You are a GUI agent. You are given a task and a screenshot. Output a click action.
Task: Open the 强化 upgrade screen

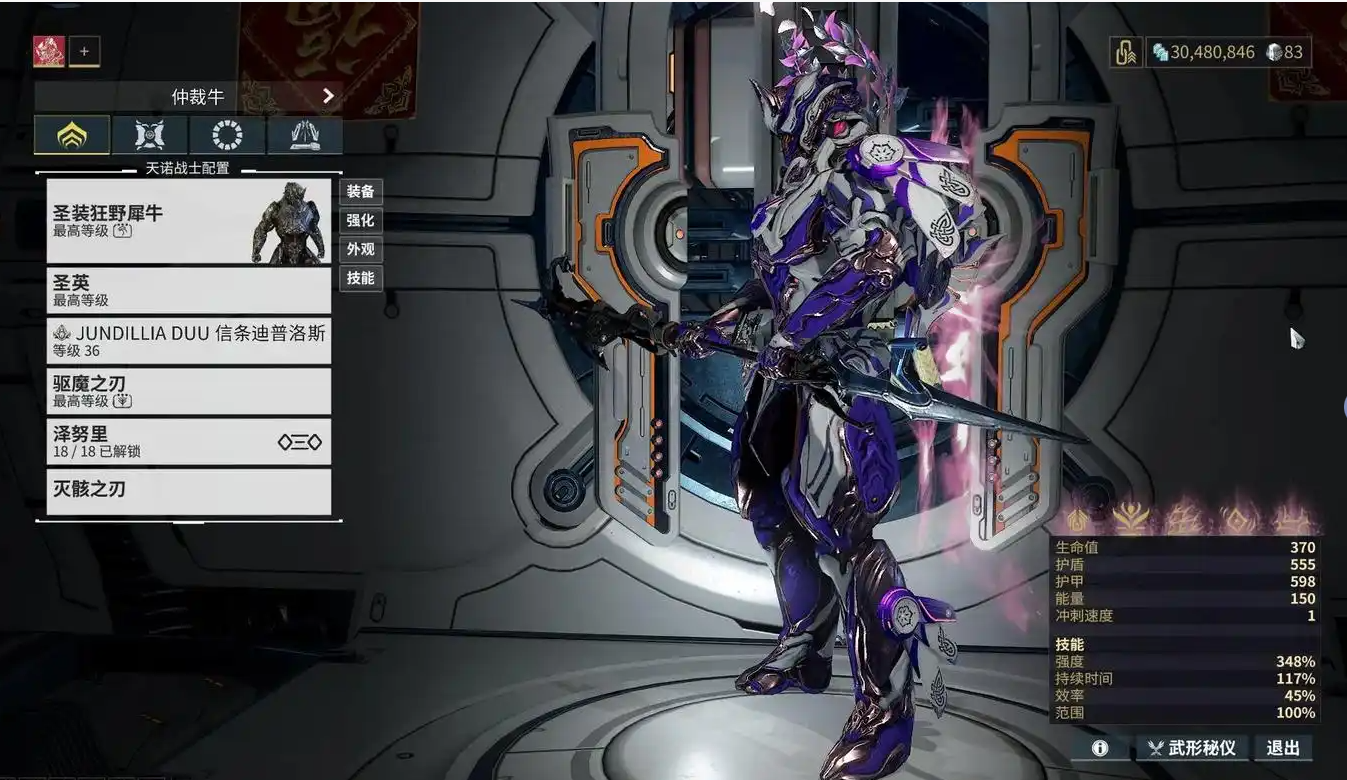[x=360, y=220]
